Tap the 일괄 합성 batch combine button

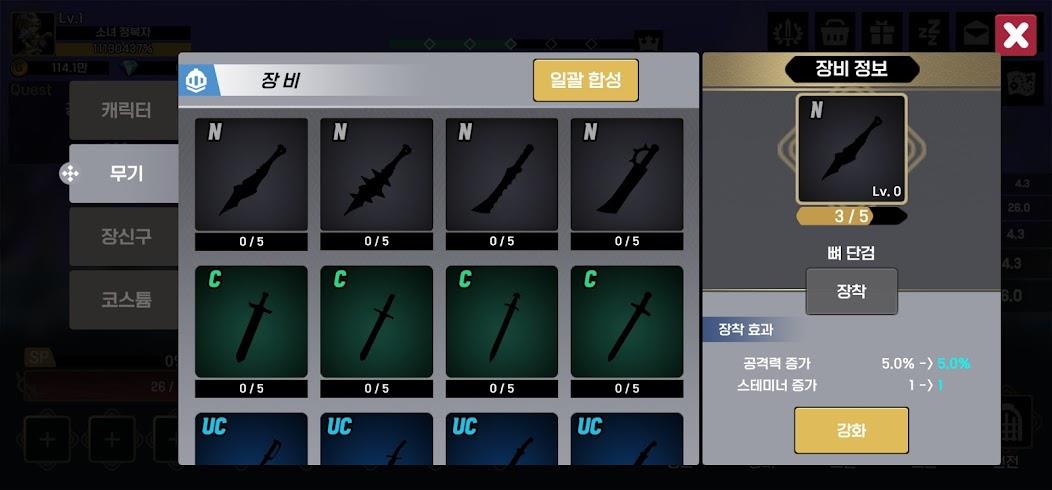pos(585,80)
